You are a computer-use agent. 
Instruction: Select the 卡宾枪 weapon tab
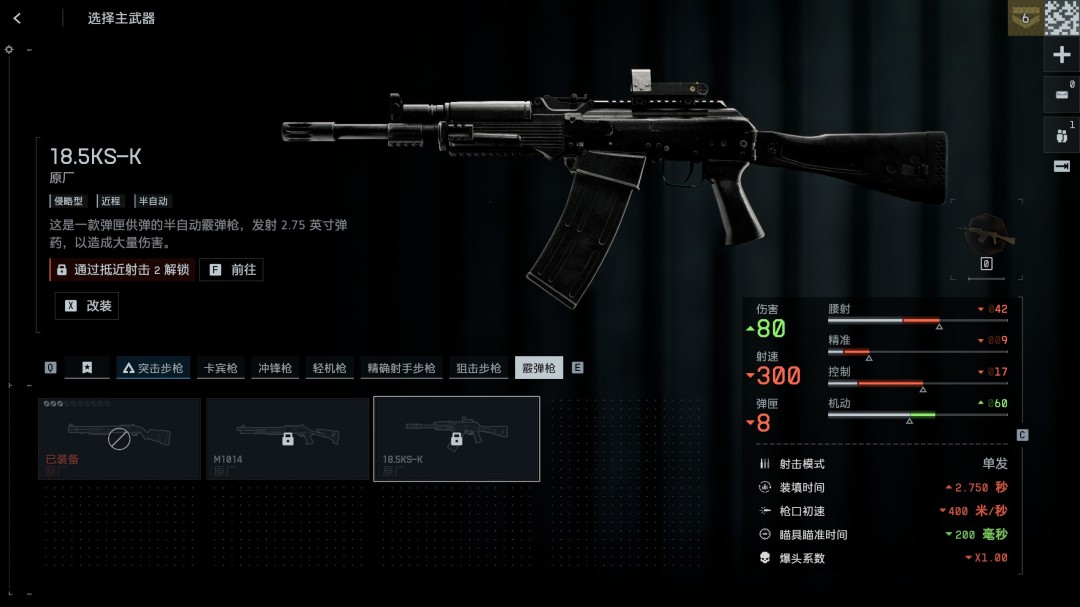[220, 368]
